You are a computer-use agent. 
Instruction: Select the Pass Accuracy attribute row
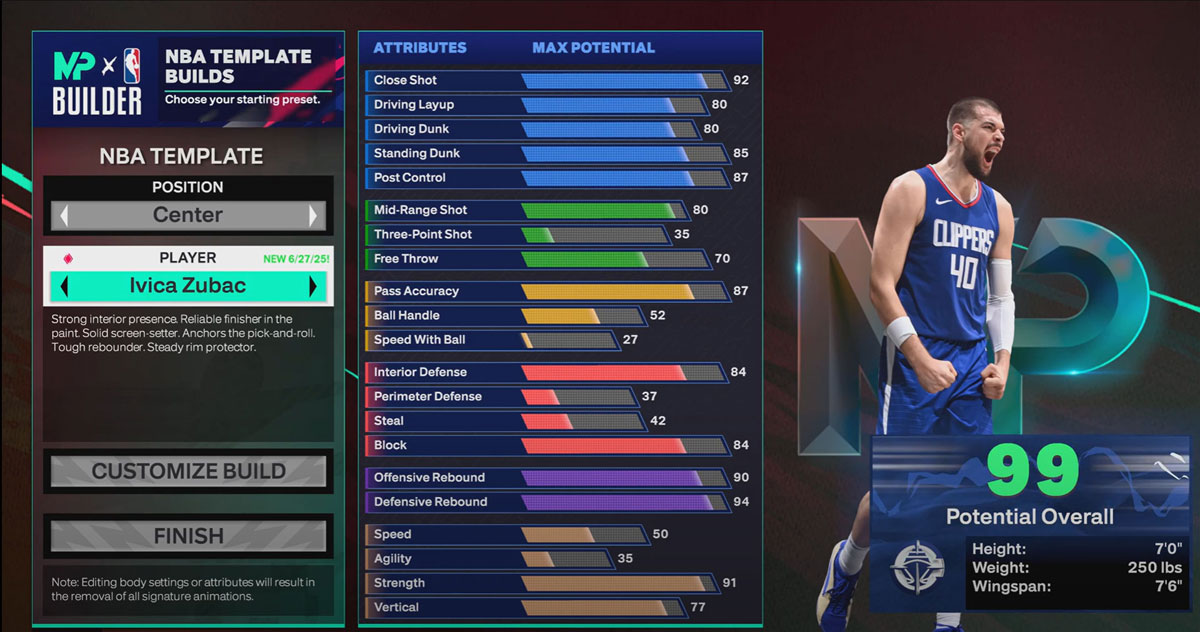pyautogui.click(x=545, y=291)
